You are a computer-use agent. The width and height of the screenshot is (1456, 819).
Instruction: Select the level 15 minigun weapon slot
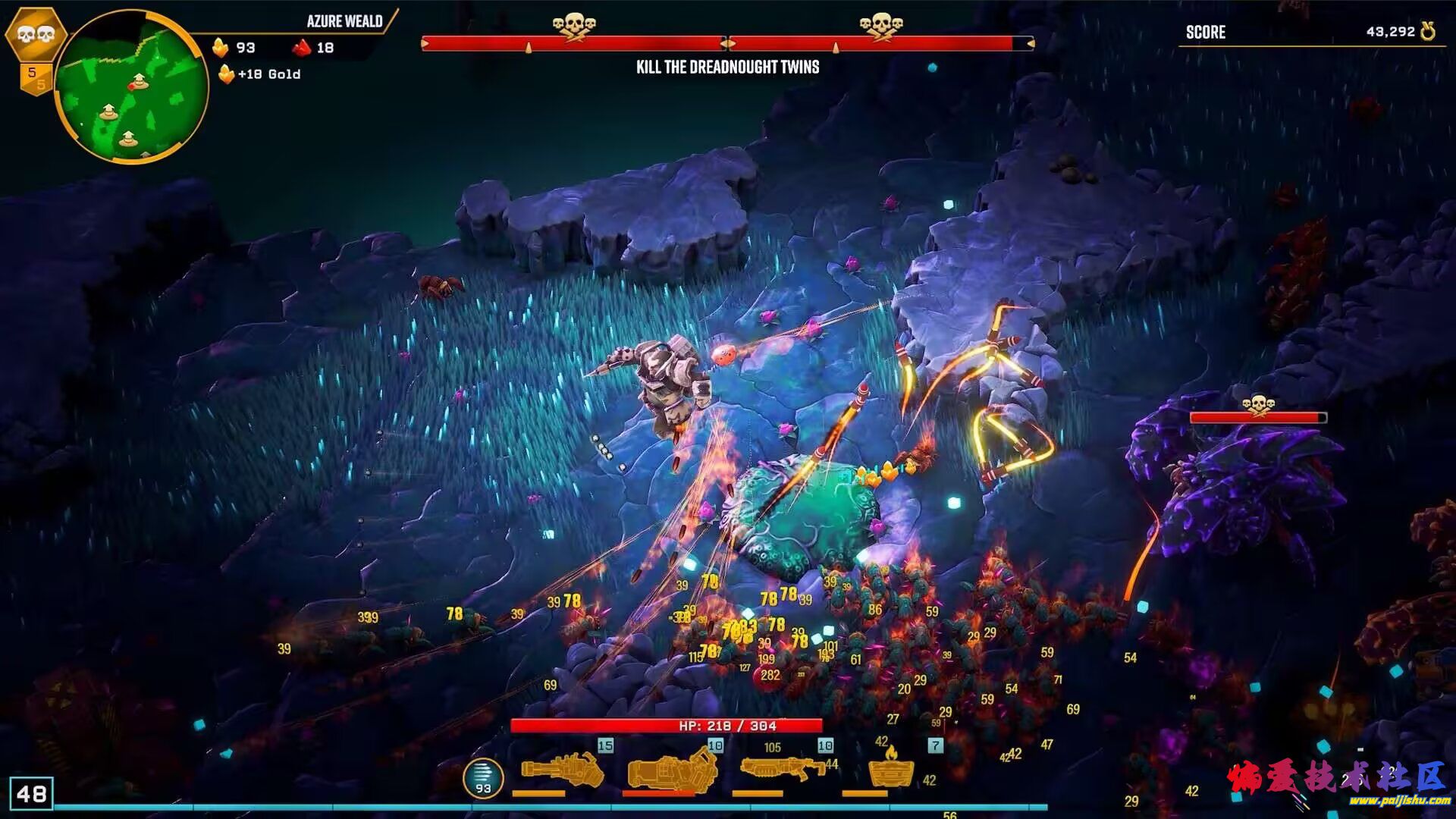563,770
